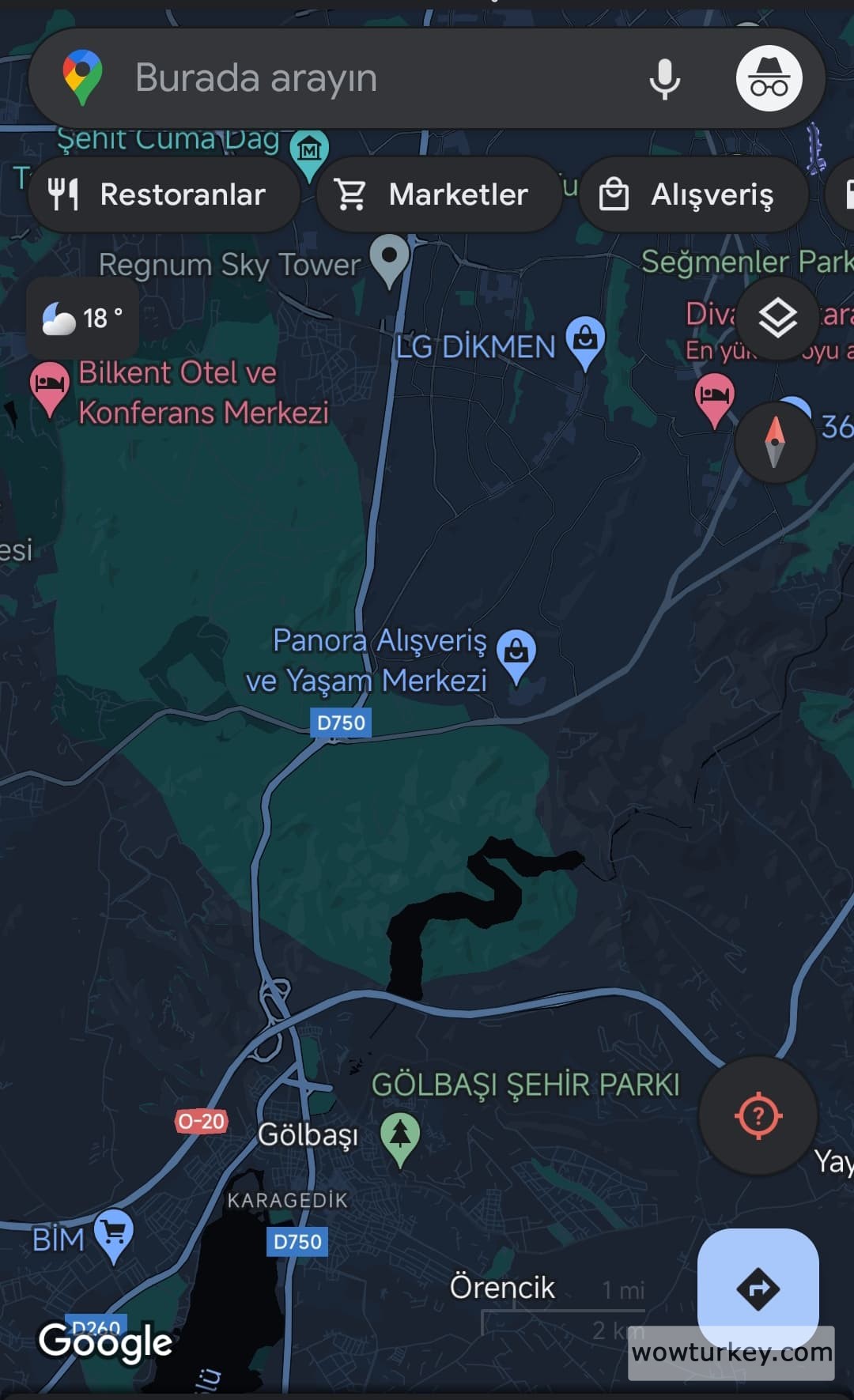Click the compass to reset north
Viewport: 854px width, 1400px height.
pyautogui.click(x=775, y=441)
